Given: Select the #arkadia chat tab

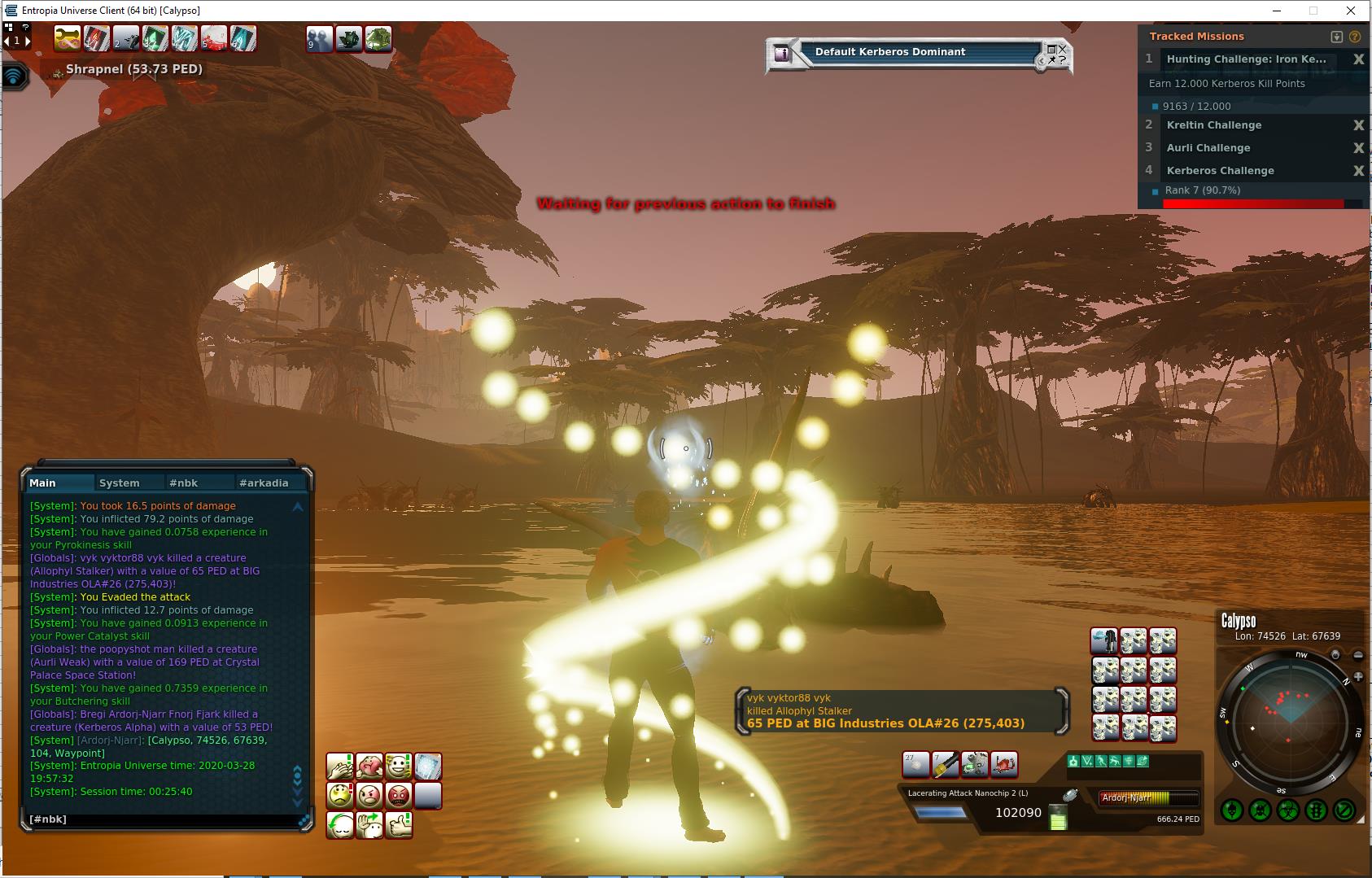Looking at the screenshot, I should pos(264,483).
